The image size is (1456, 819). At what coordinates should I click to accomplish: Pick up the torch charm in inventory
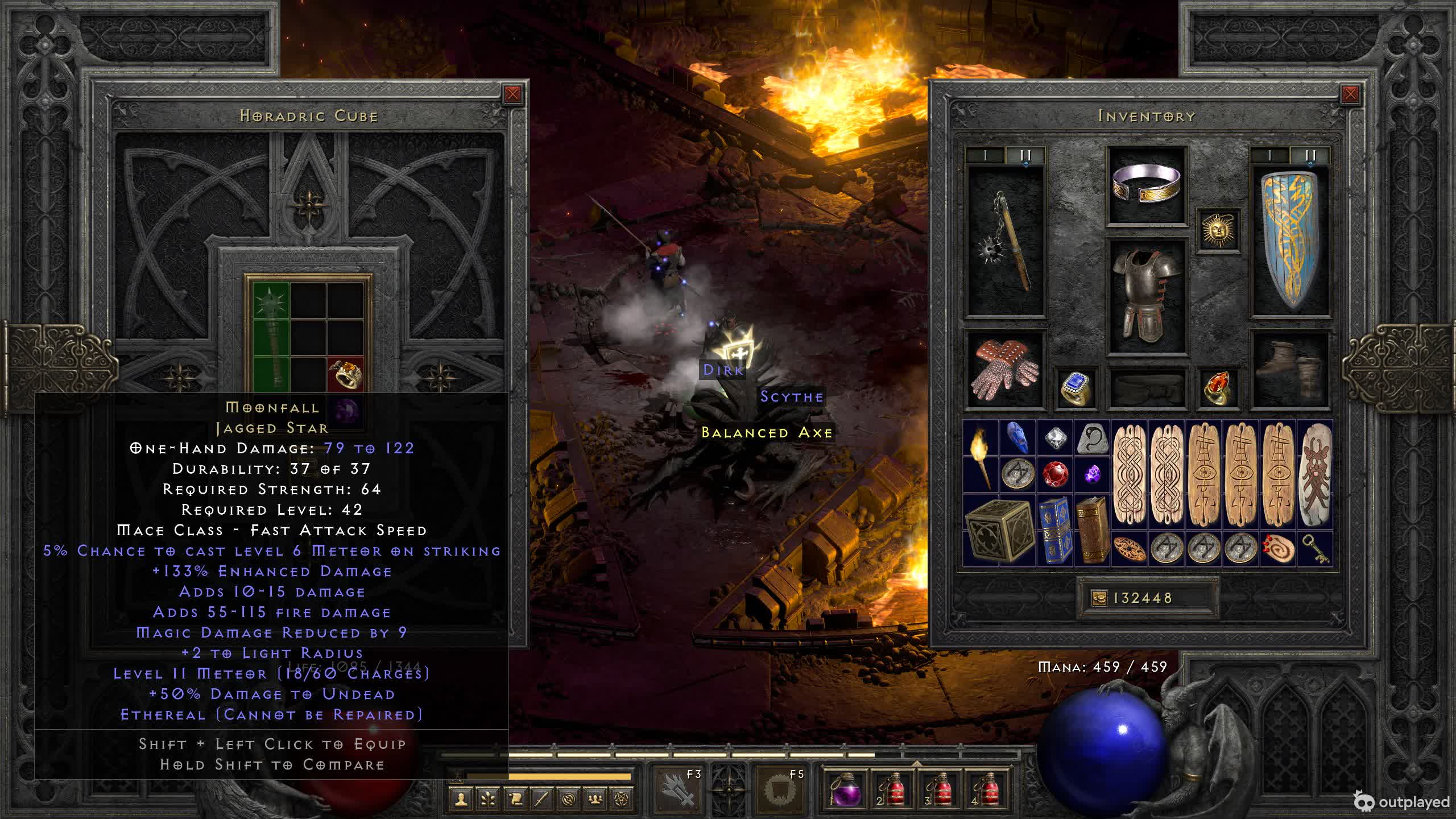click(x=981, y=455)
